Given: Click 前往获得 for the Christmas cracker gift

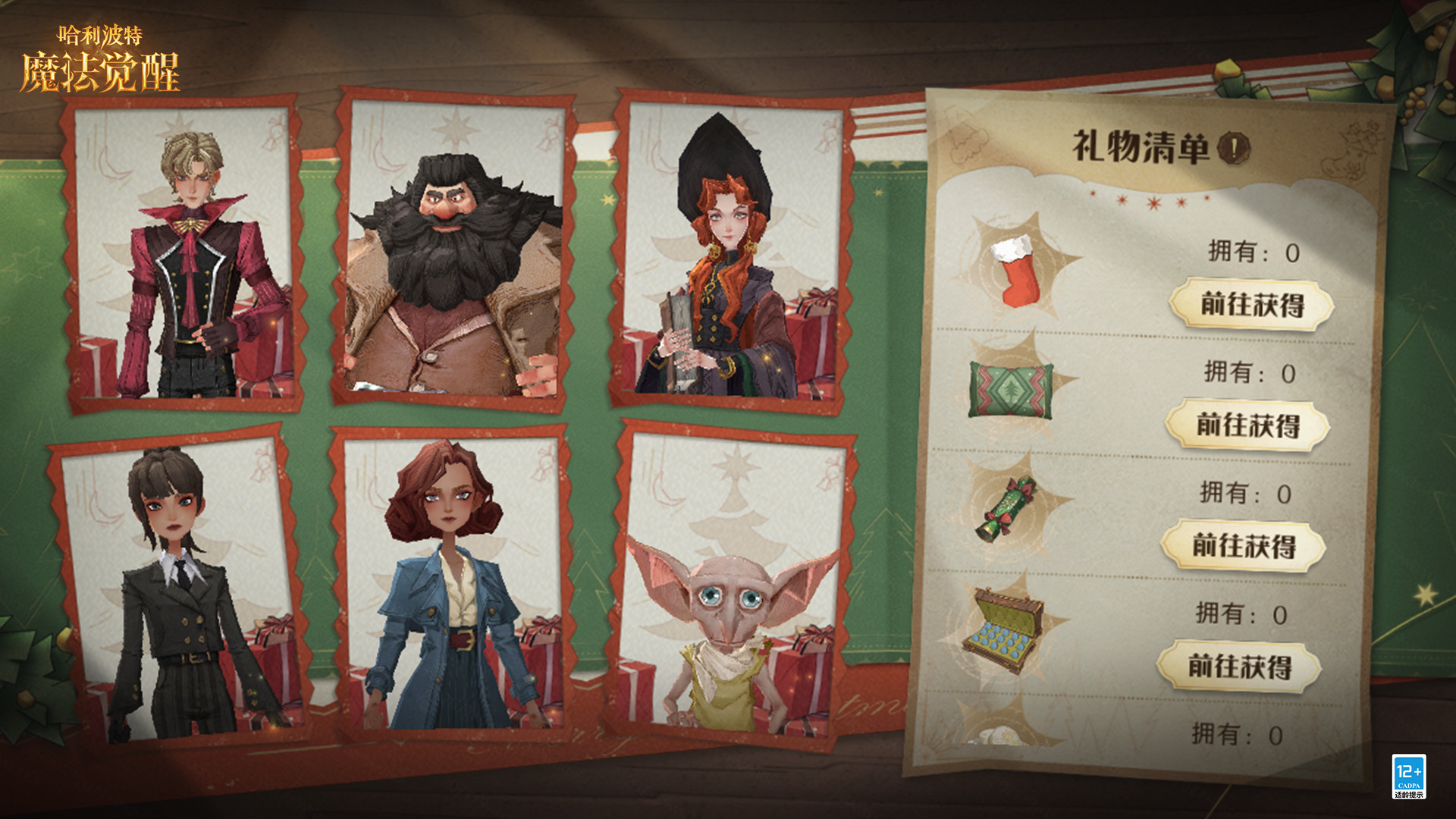Looking at the screenshot, I should coord(1244,546).
